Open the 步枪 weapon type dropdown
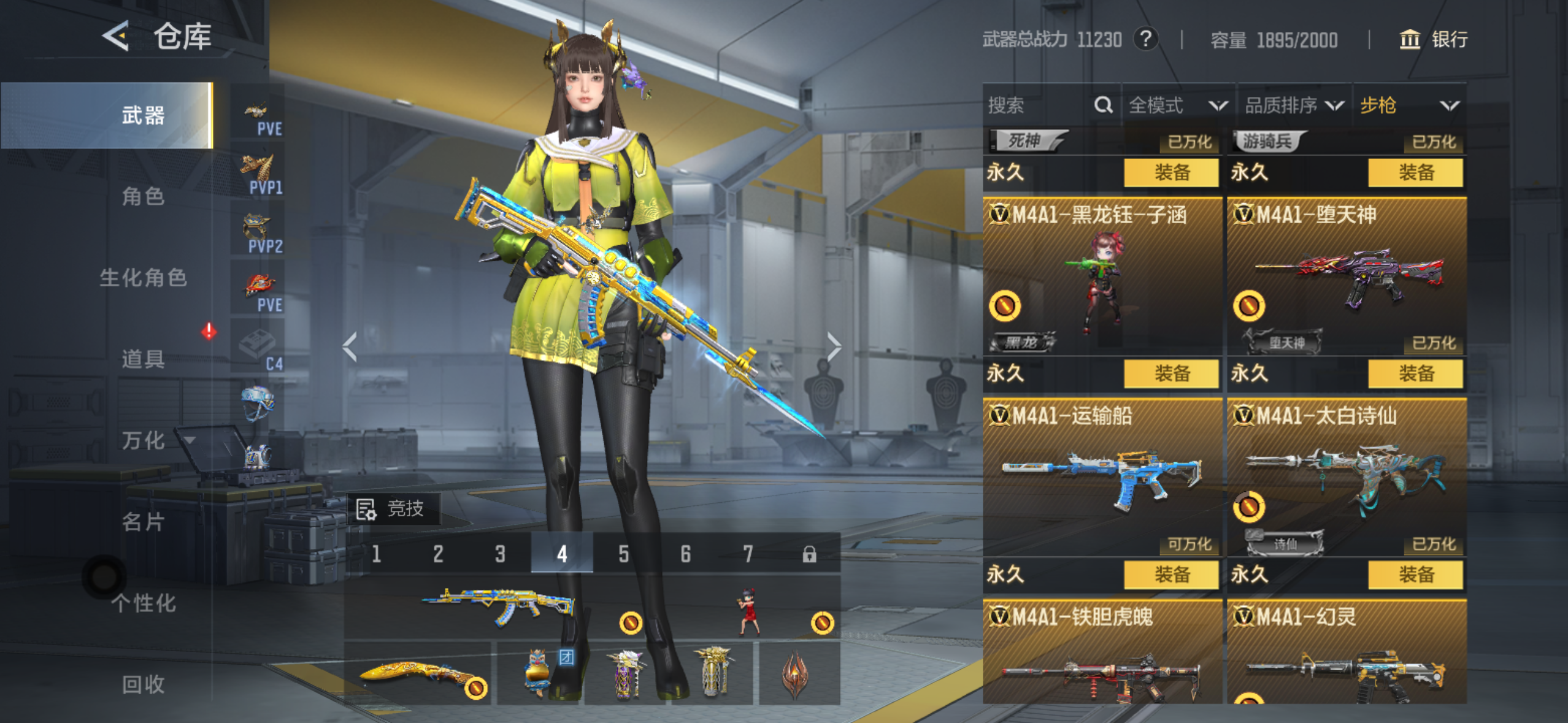This screenshot has height=723, width=1568. [1409, 105]
